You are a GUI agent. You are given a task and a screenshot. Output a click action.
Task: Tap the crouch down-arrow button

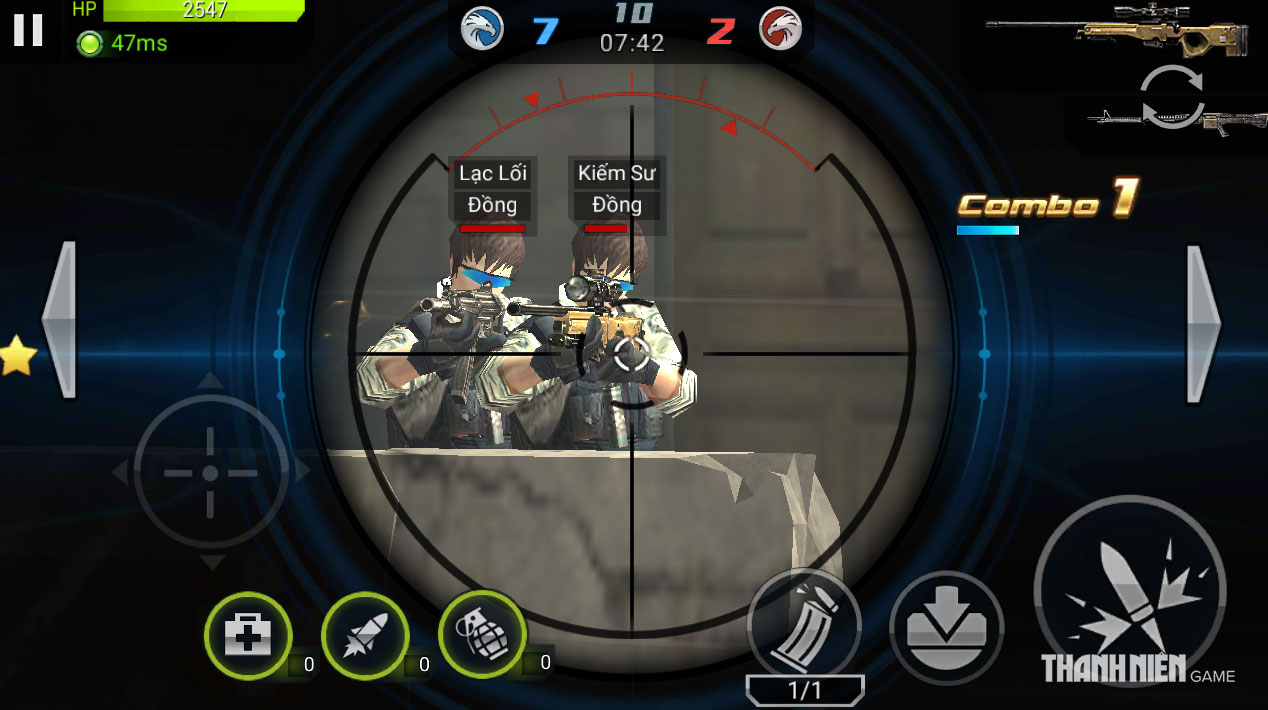pyautogui.click(x=945, y=628)
